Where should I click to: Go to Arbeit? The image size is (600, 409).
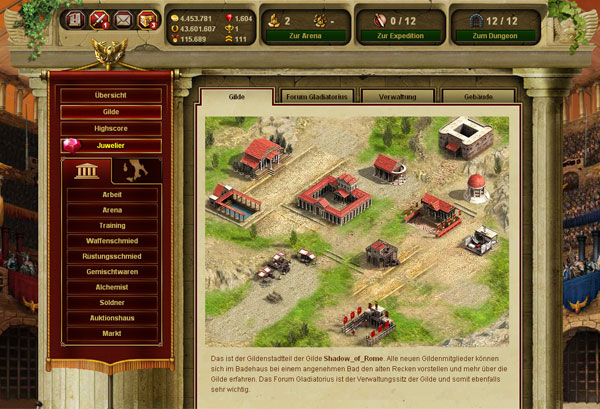pyautogui.click(x=112, y=195)
